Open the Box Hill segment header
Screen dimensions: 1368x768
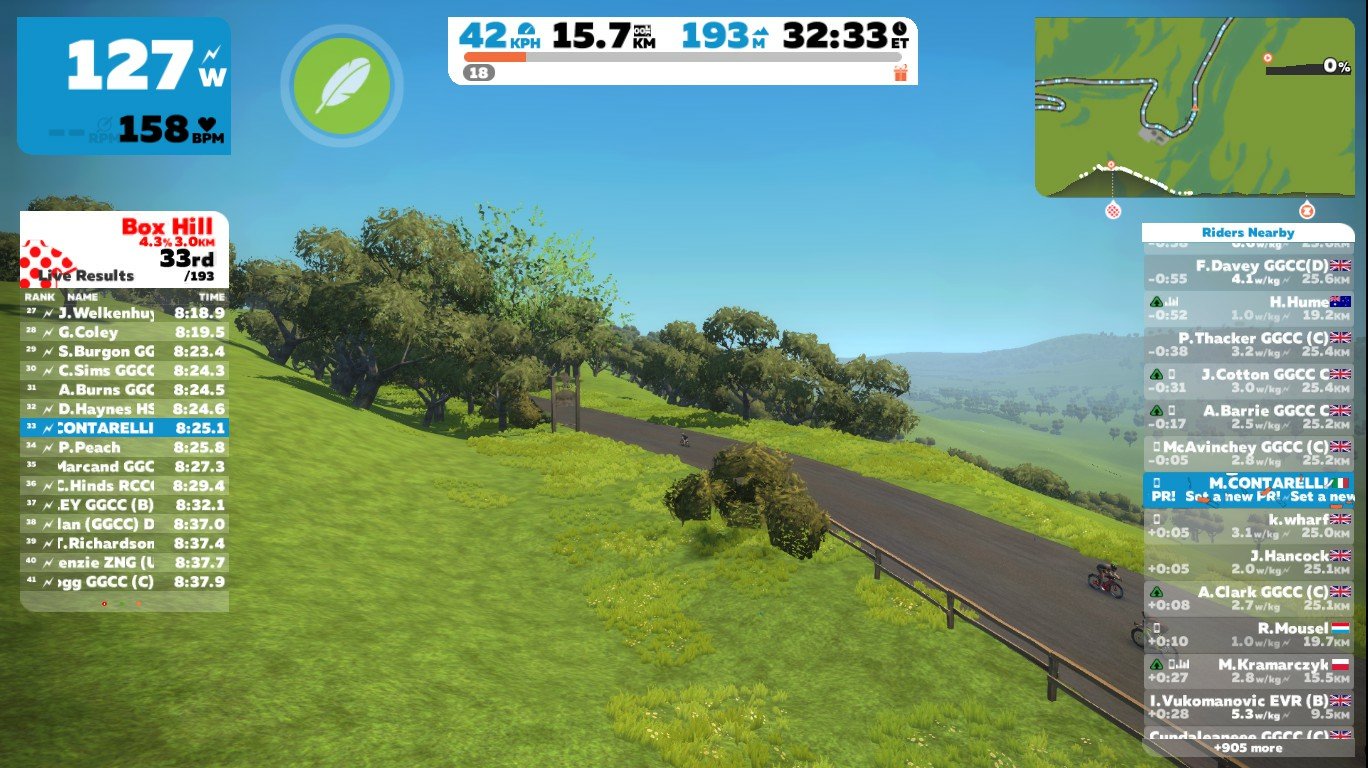[124, 250]
